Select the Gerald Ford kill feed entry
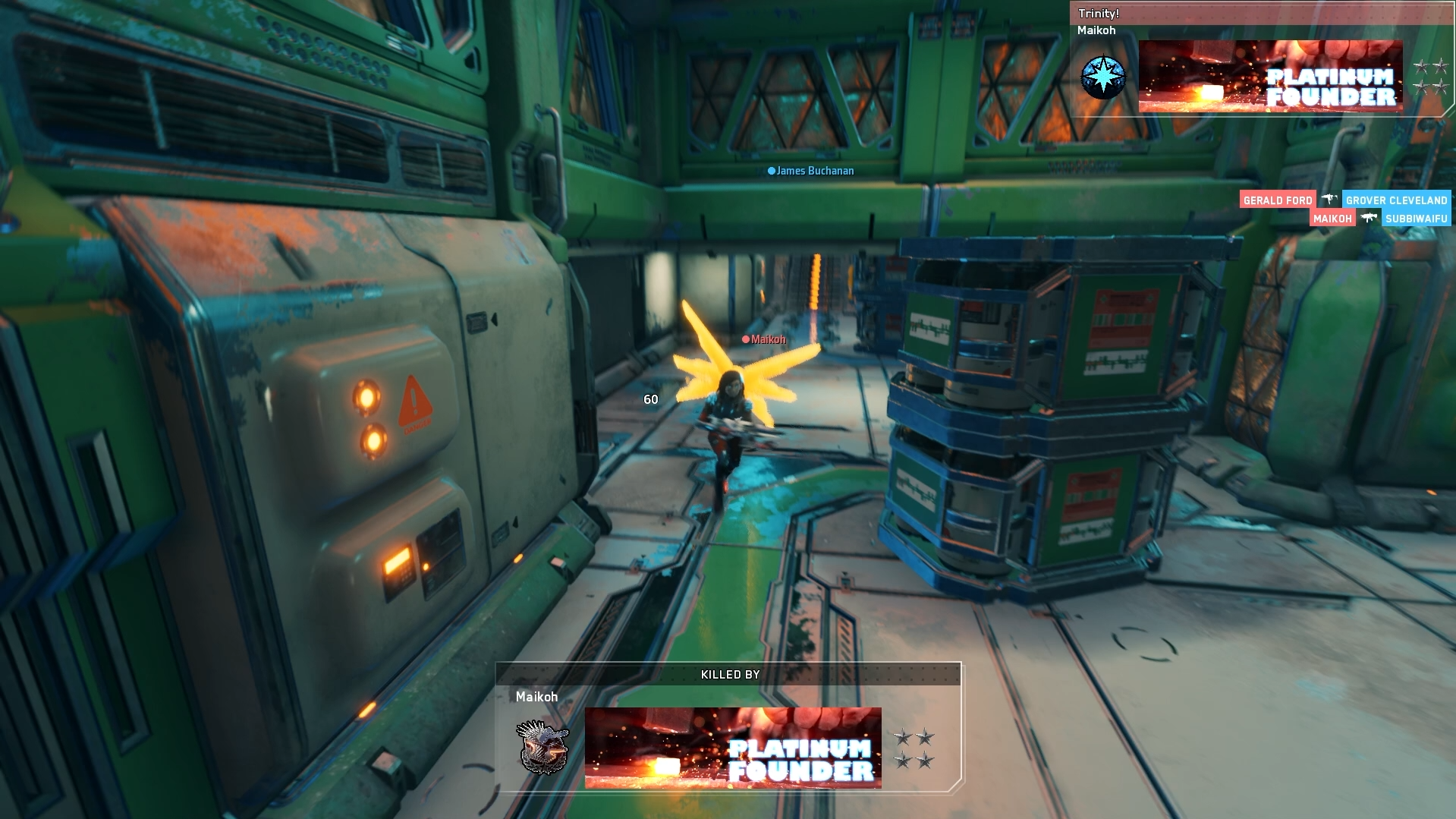The width and height of the screenshot is (1456, 819). point(1277,200)
